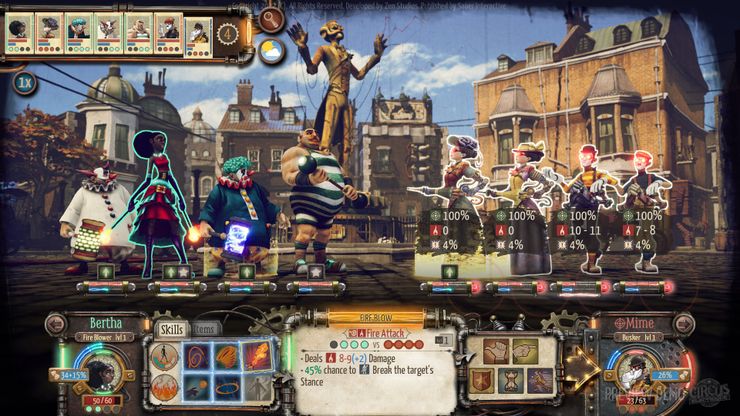Click the fist icon in the right panel
This screenshot has height=416, width=740.
494,351
